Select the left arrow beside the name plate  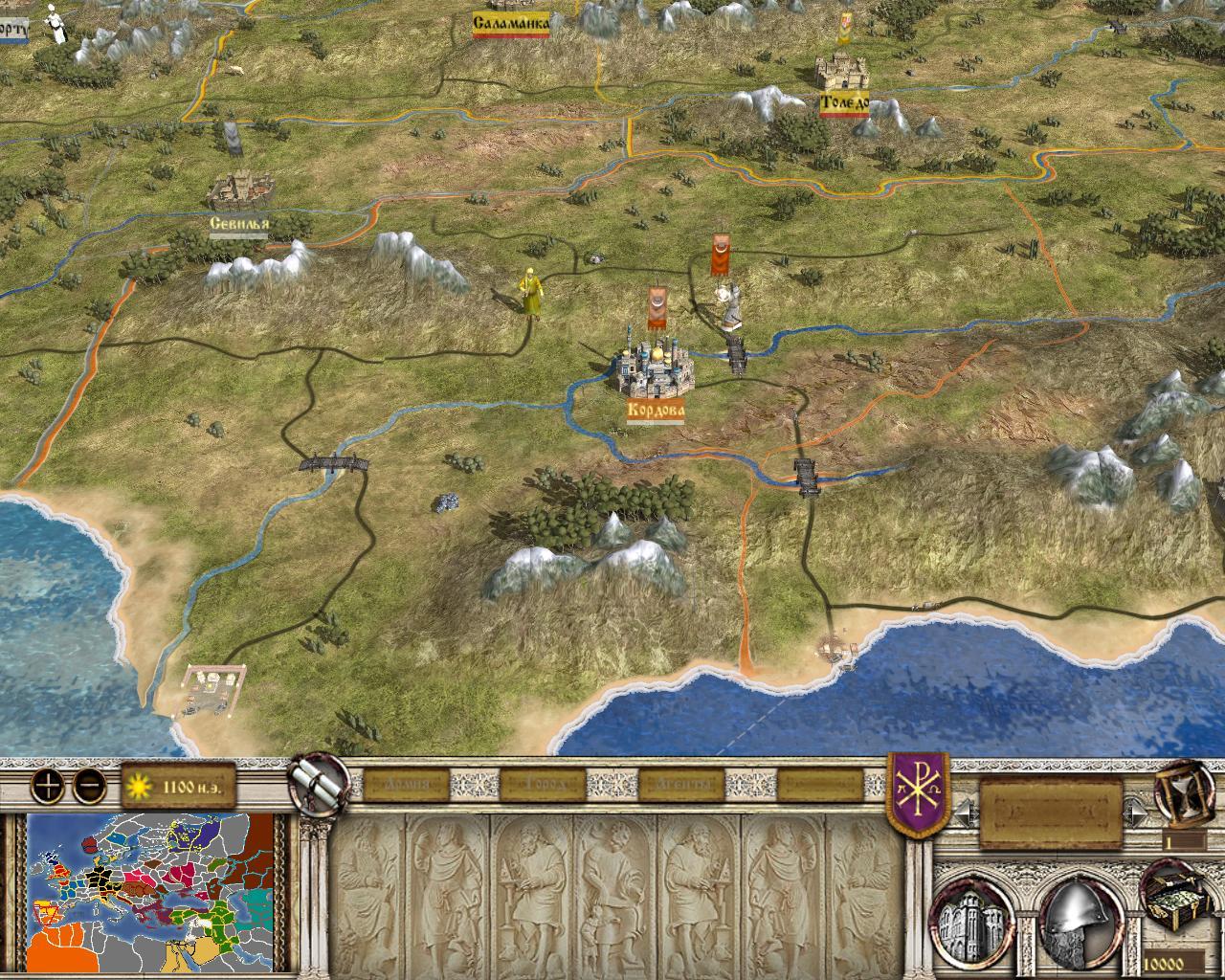(967, 814)
